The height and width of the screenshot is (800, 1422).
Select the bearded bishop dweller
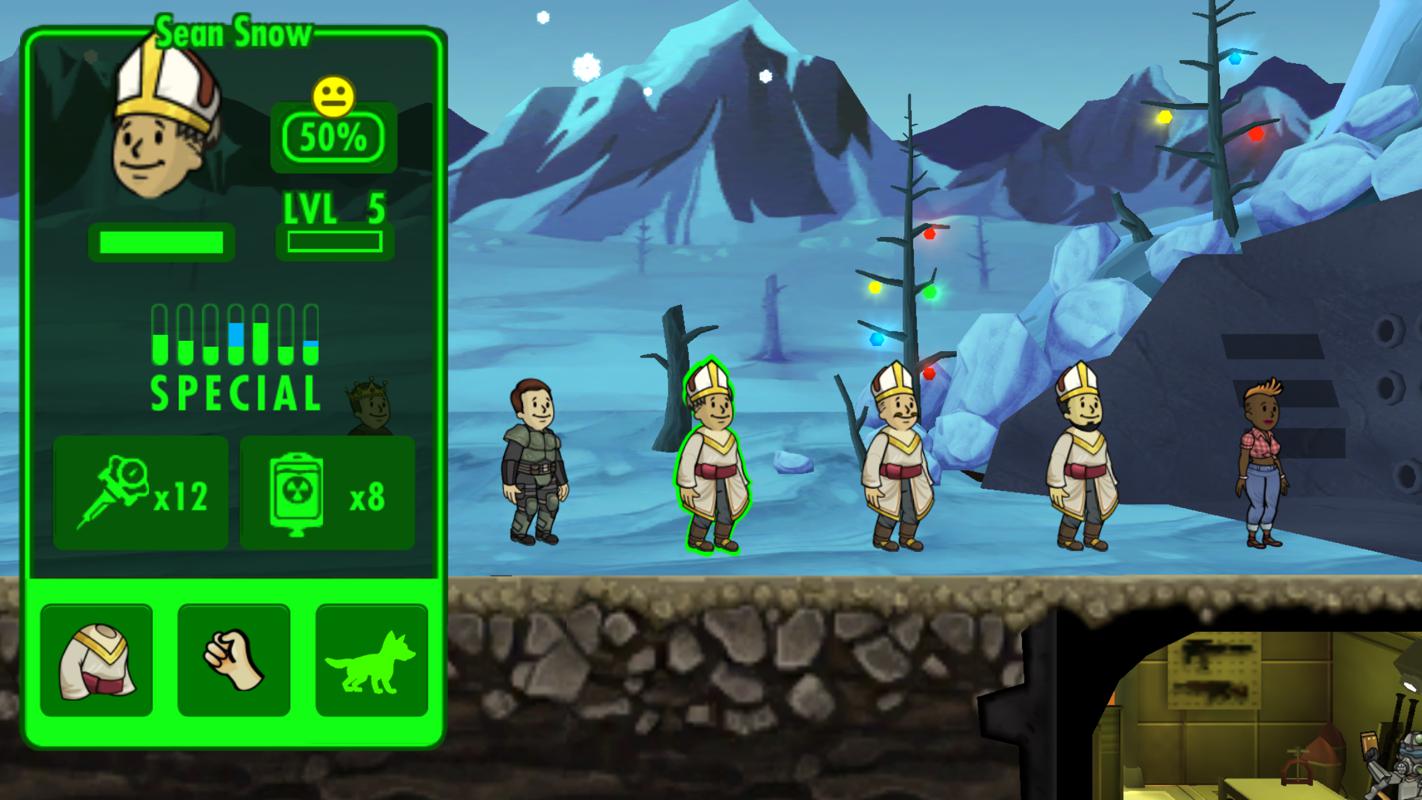1080,458
